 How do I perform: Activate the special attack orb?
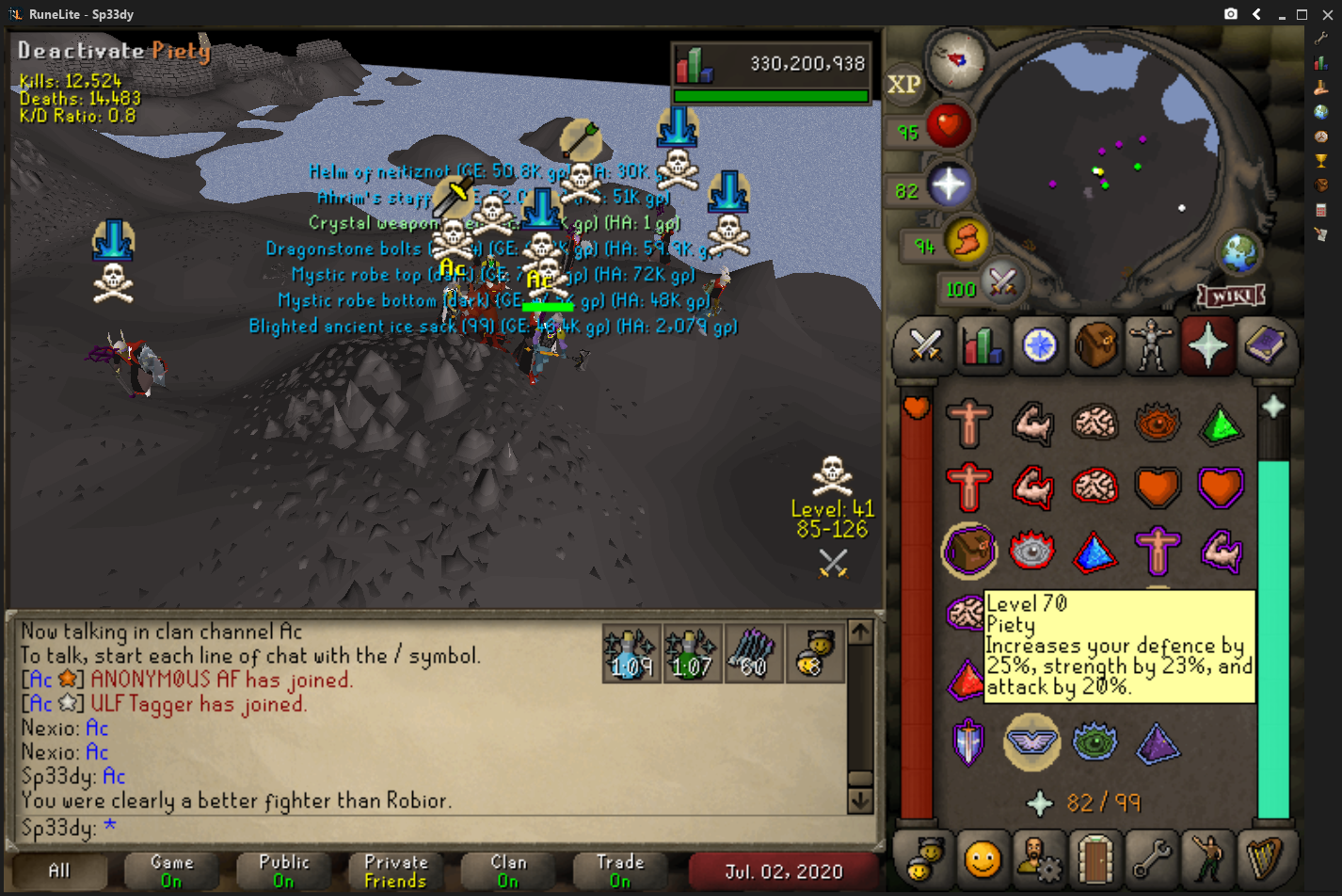(x=1002, y=280)
